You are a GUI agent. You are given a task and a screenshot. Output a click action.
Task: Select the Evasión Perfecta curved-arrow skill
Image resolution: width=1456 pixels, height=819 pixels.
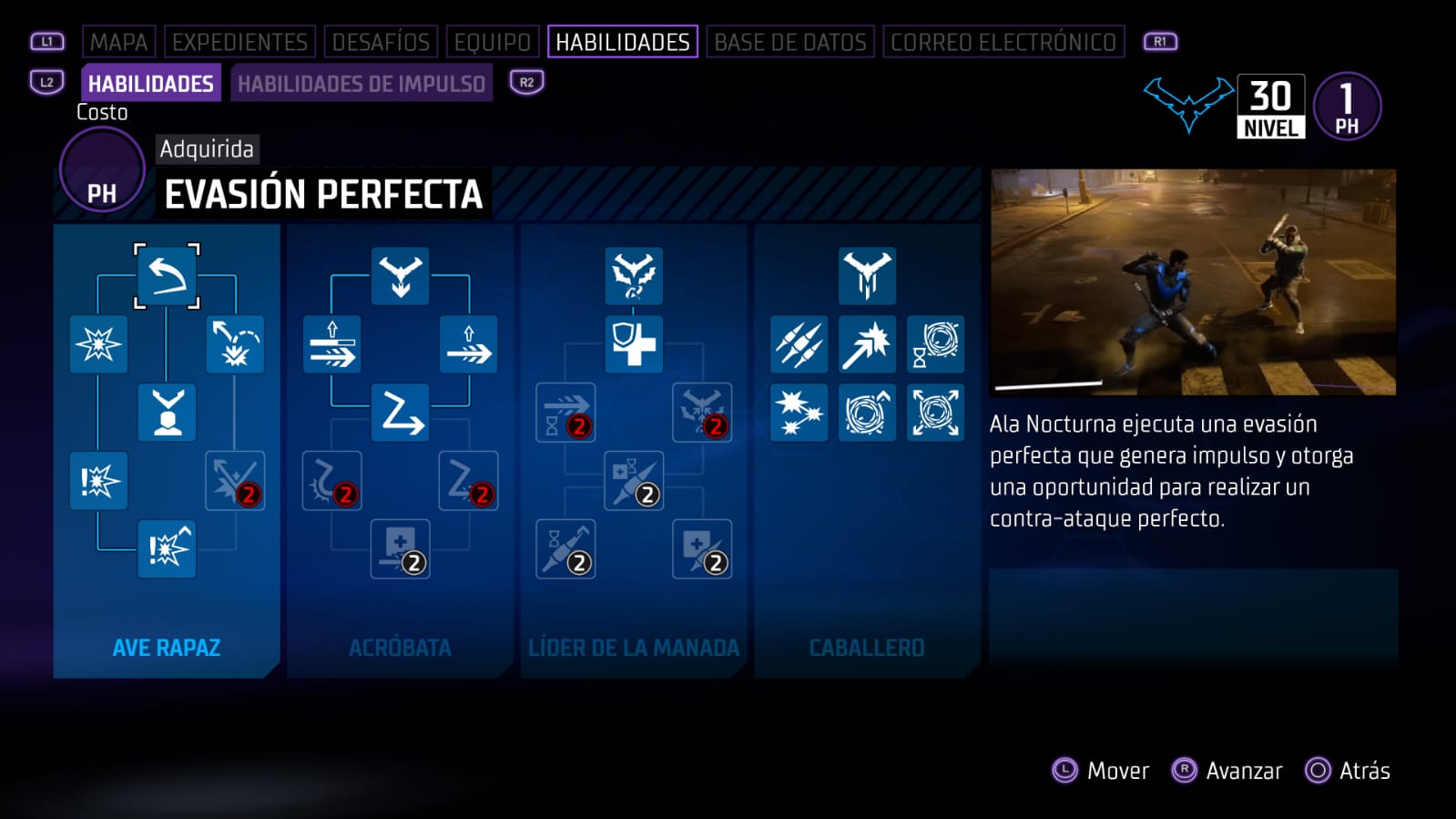click(x=167, y=277)
